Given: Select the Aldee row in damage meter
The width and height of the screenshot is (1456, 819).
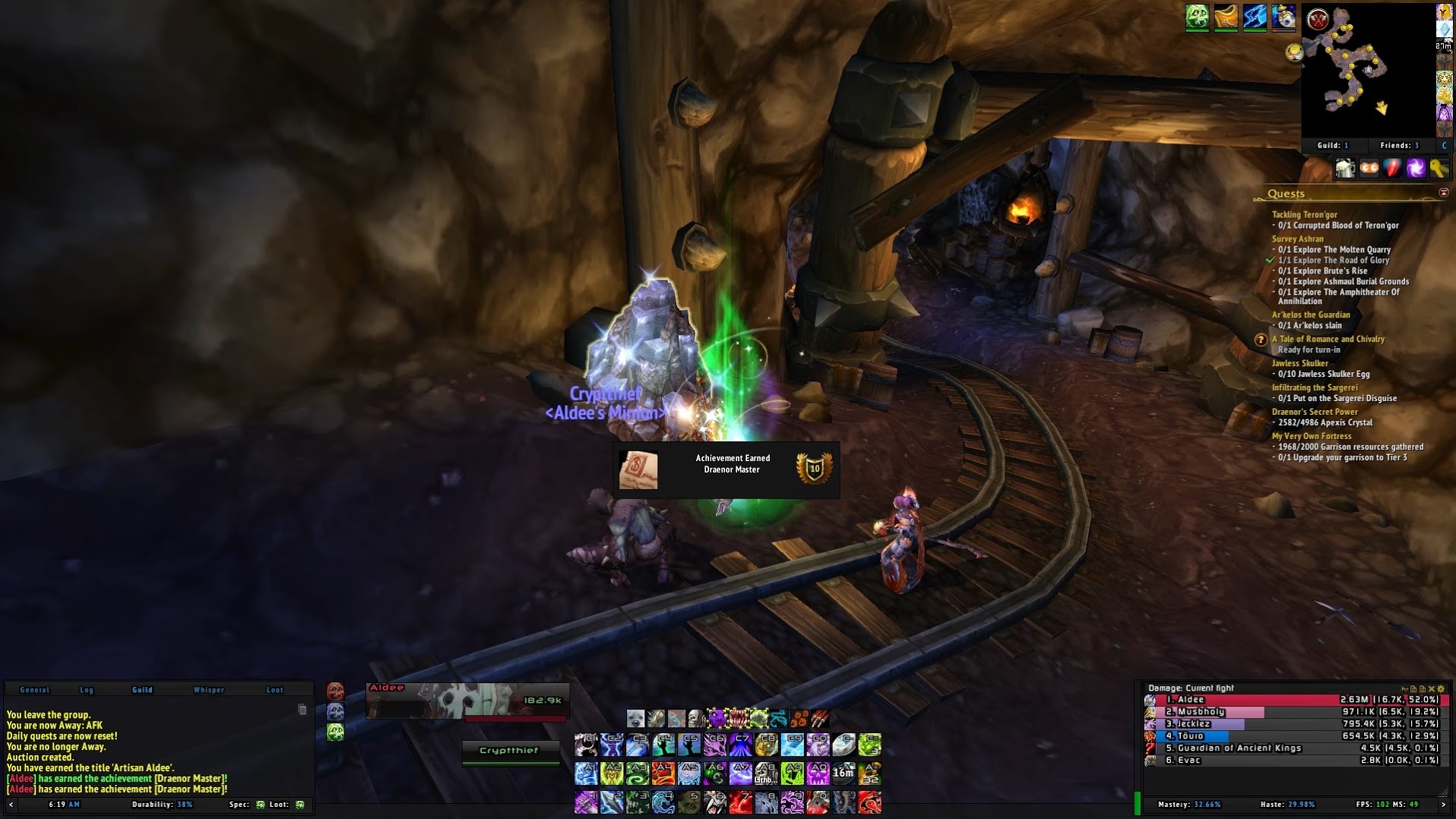Looking at the screenshot, I should 1292,700.
